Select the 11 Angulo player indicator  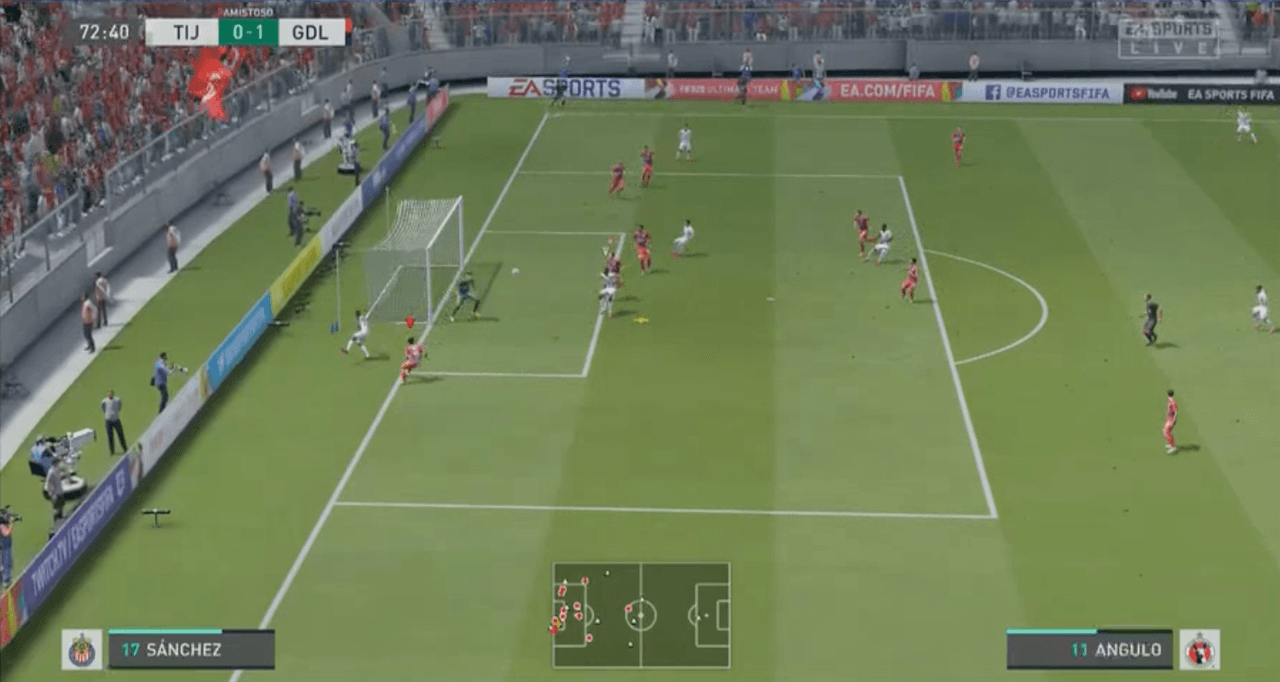[1089, 649]
